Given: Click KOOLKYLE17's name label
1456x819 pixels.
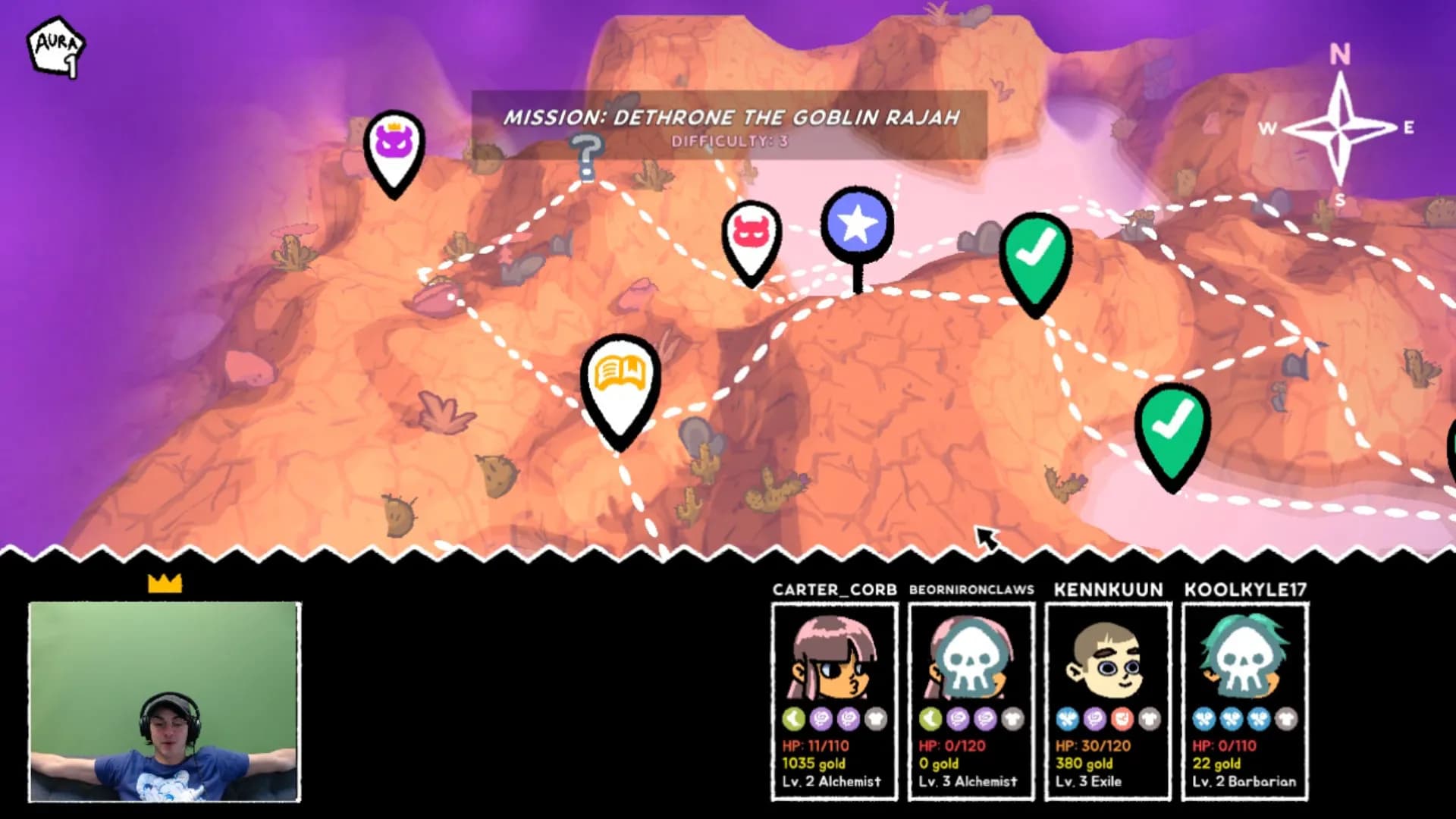Looking at the screenshot, I should [1245, 588].
